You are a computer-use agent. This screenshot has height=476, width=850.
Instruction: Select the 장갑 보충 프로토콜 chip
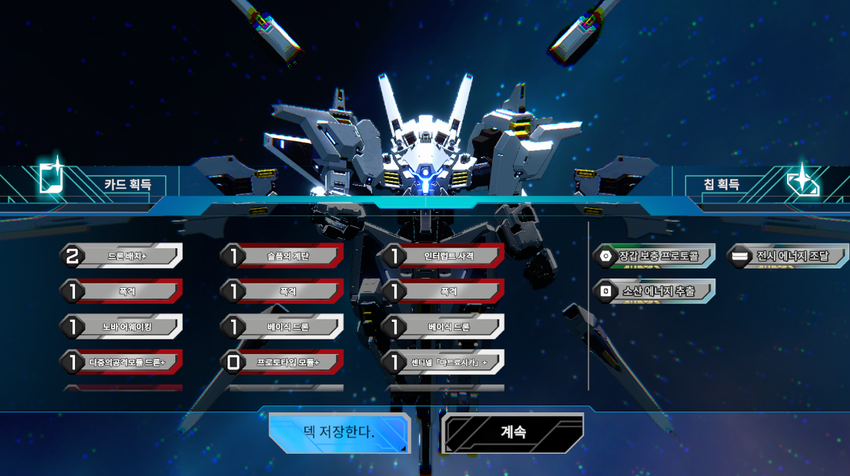pyautogui.click(x=655, y=256)
